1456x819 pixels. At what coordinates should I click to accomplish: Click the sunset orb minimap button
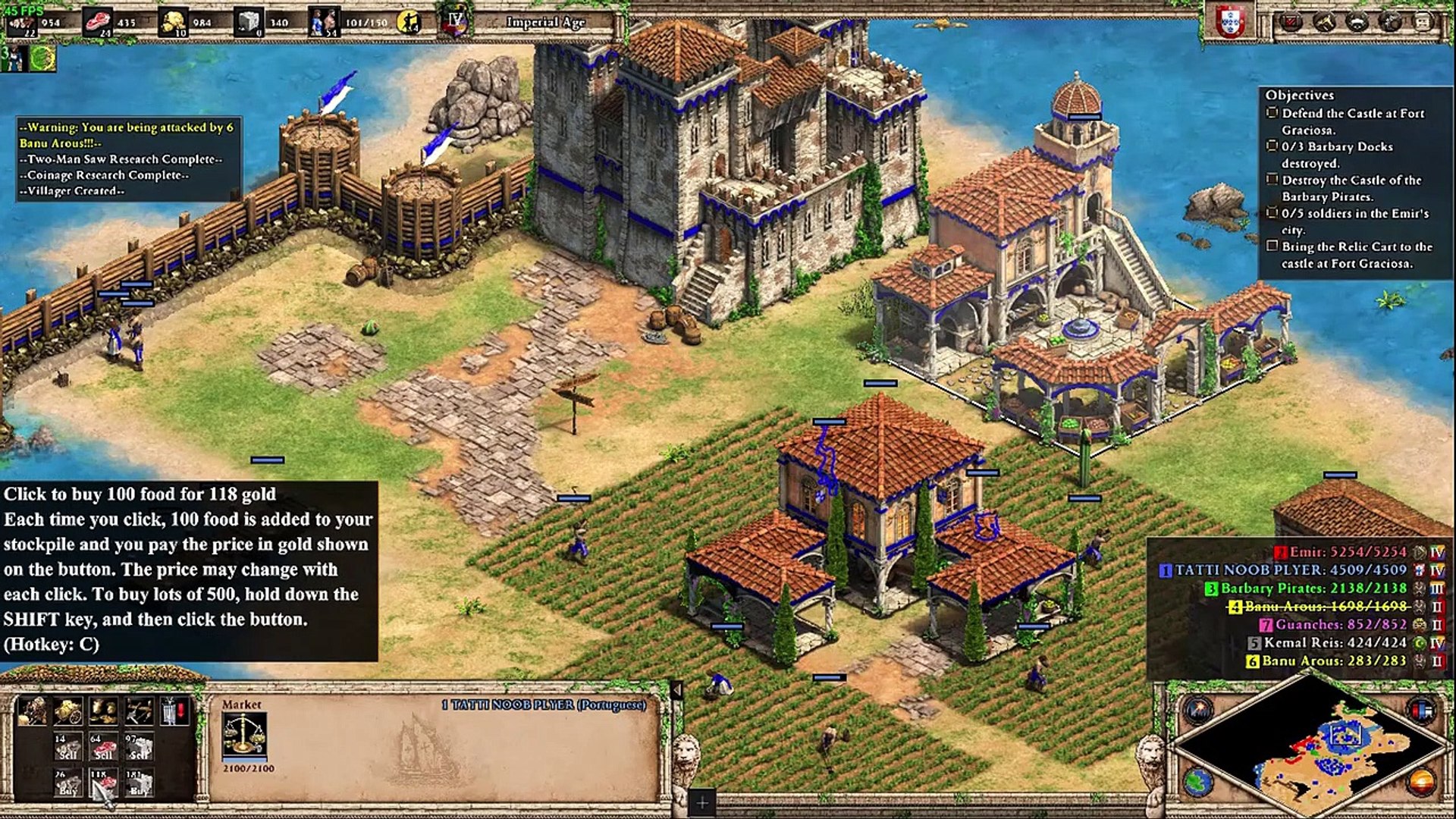point(1422,780)
